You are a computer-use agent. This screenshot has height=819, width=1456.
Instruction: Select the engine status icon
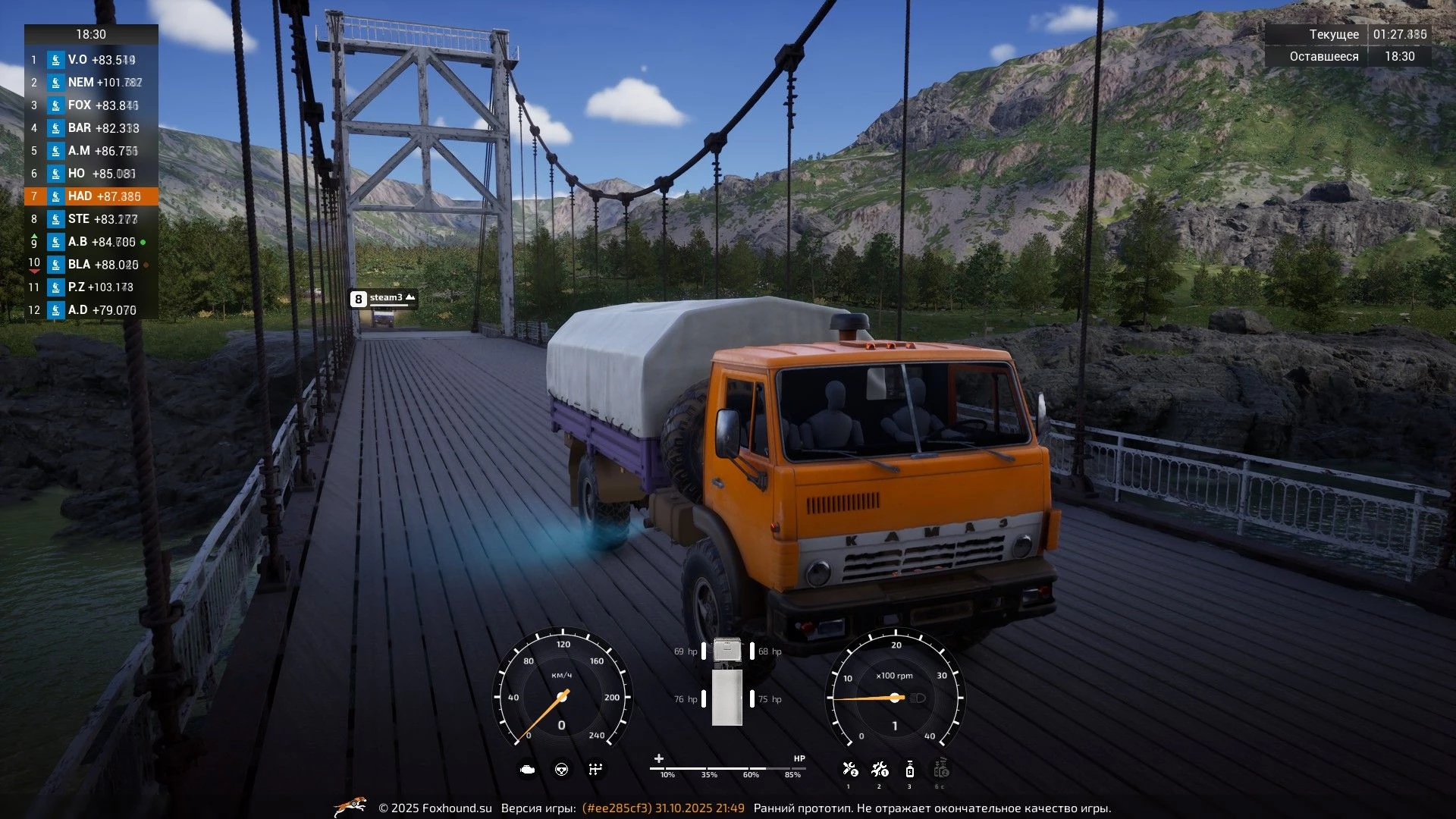[527, 770]
